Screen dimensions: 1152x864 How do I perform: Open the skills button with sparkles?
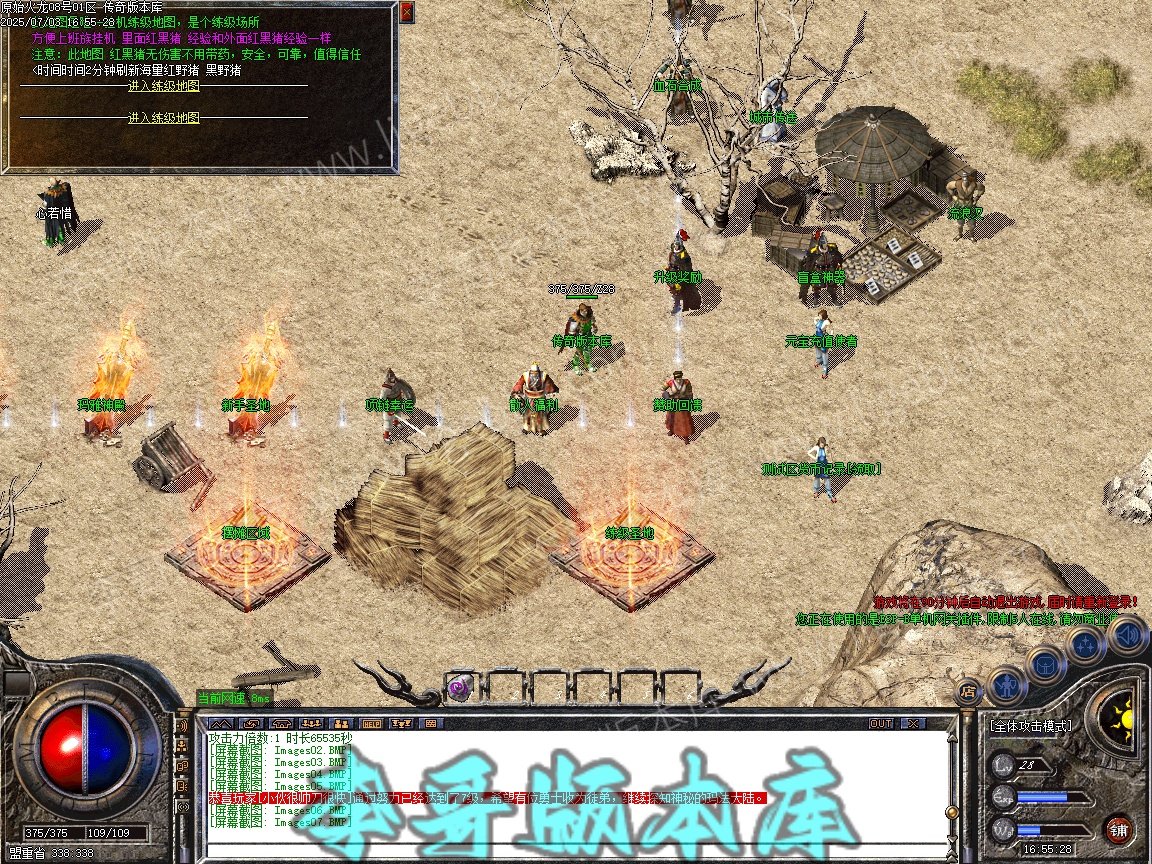point(1086,644)
